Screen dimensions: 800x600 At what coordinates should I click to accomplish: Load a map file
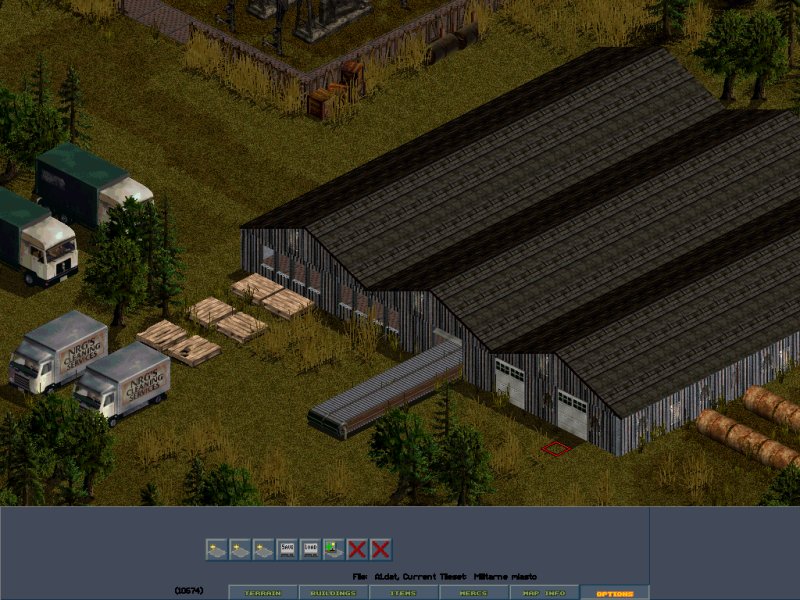tap(310, 549)
